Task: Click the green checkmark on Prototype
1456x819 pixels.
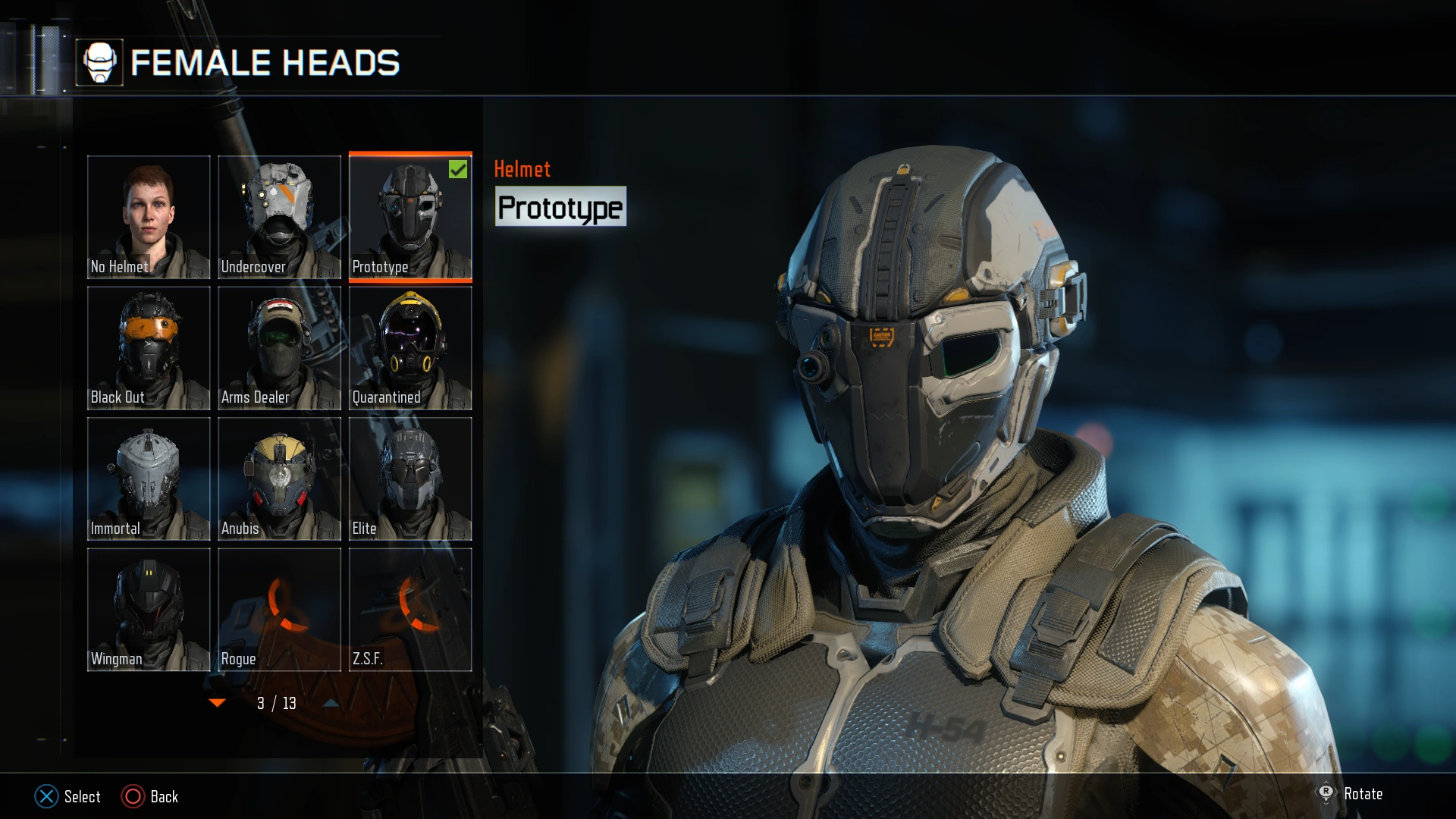Action: pyautogui.click(x=457, y=170)
